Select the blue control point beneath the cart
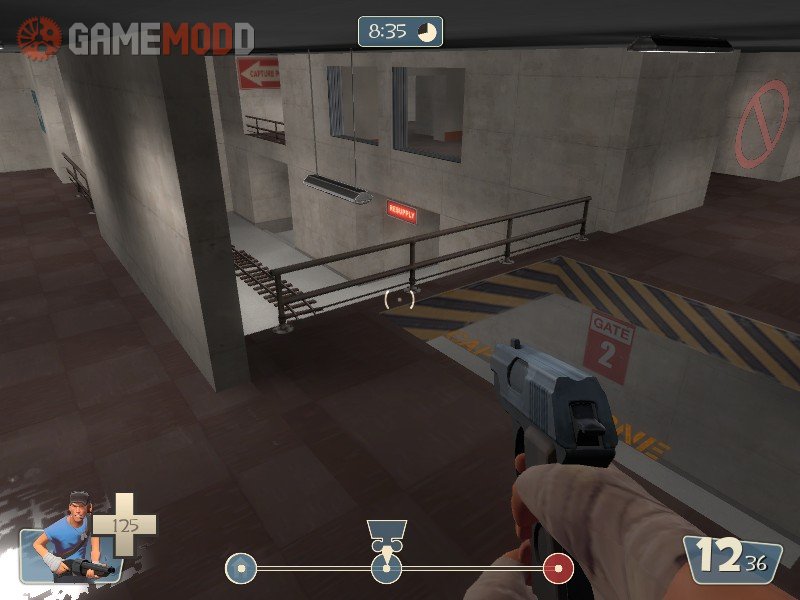The width and height of the screenshot is (800, 600). (386, 570)
